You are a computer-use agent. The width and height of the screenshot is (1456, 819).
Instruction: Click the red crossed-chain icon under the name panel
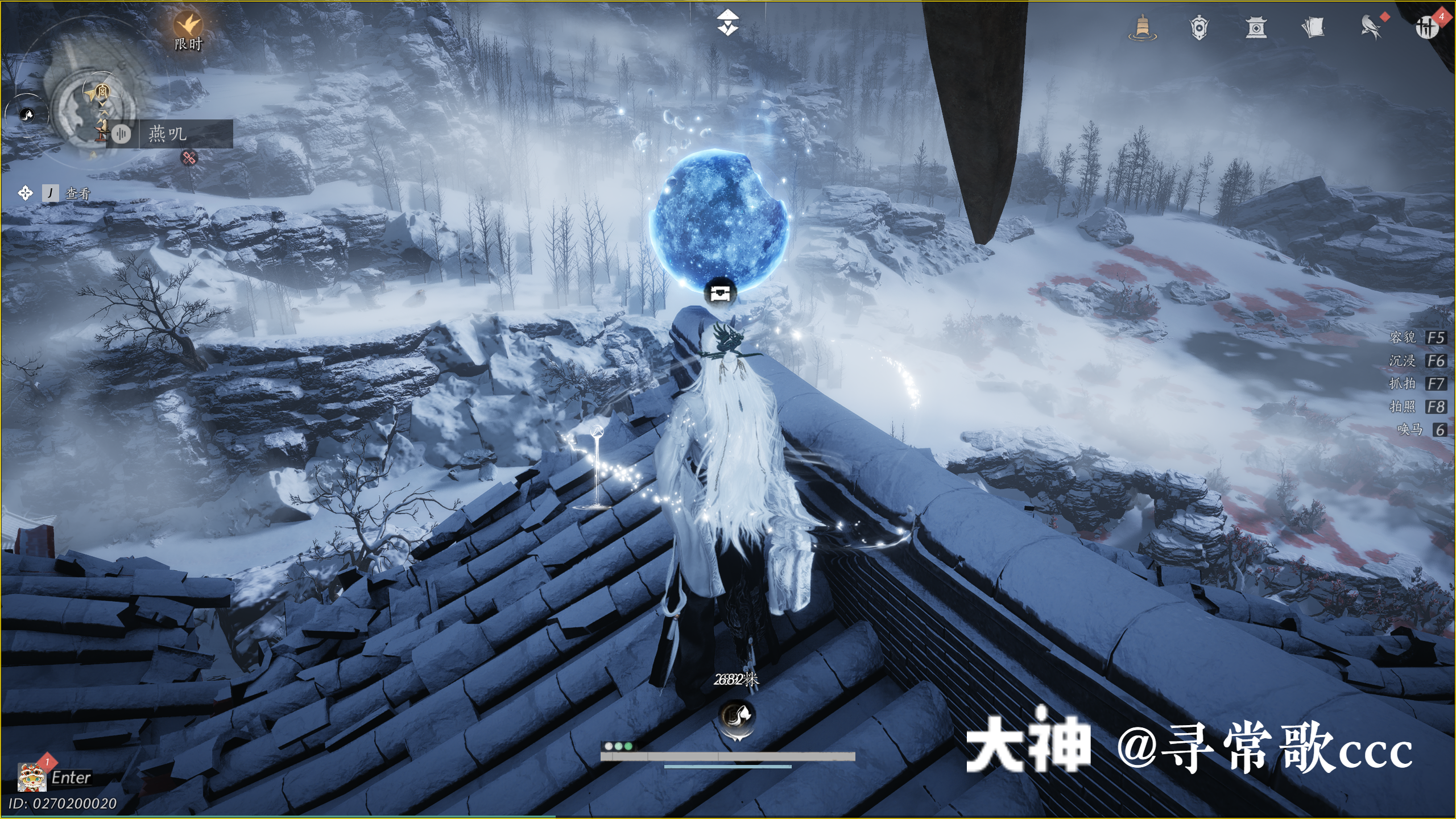tap(189, 158)
